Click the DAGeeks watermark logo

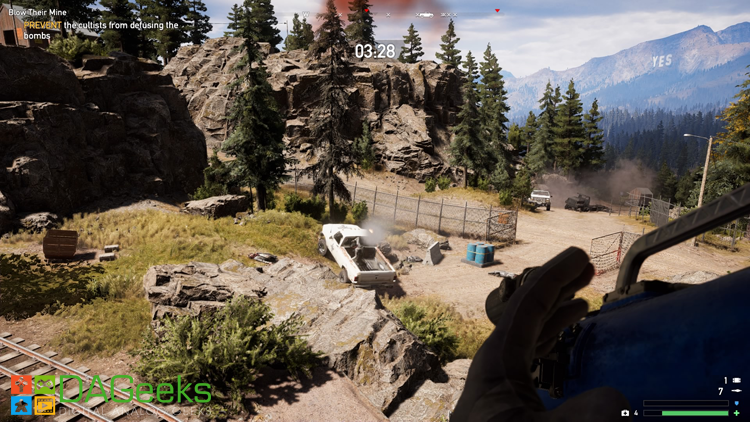[x=110, y=394]
